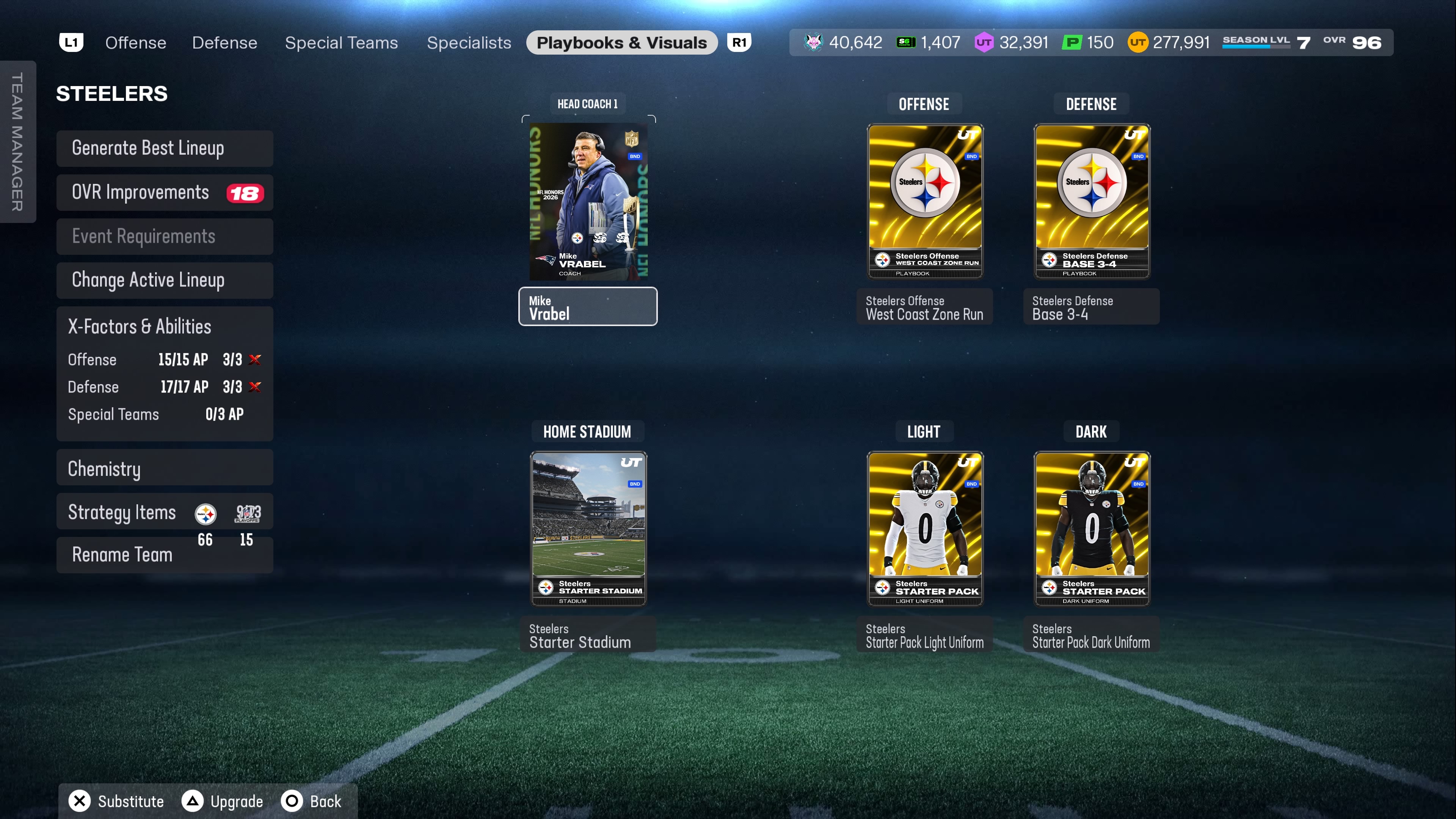The height and width of the screenshot is (819, 1456).
Task: Open the Starter Pack Dark Uniform card
Action: (x=1092, y=529)
